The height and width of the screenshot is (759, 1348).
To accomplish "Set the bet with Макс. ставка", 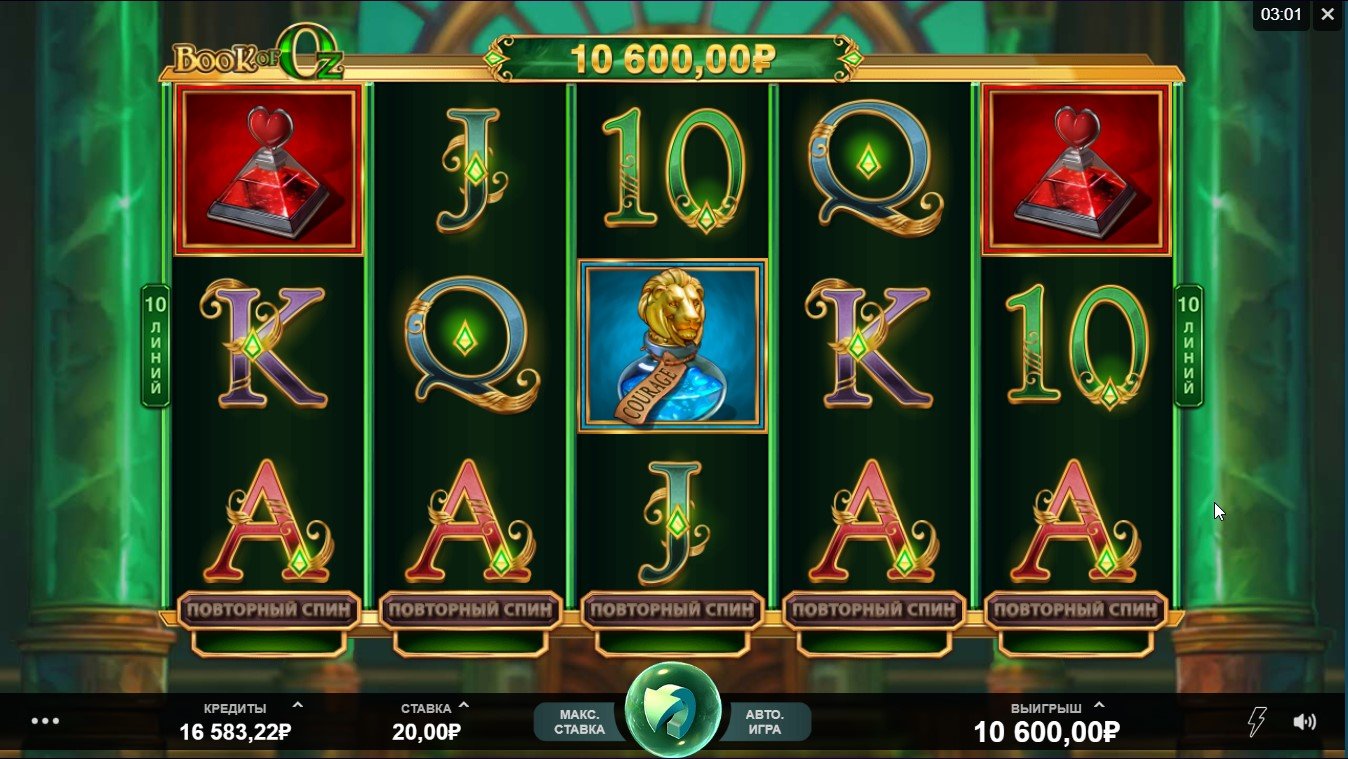I will (579, 721).
